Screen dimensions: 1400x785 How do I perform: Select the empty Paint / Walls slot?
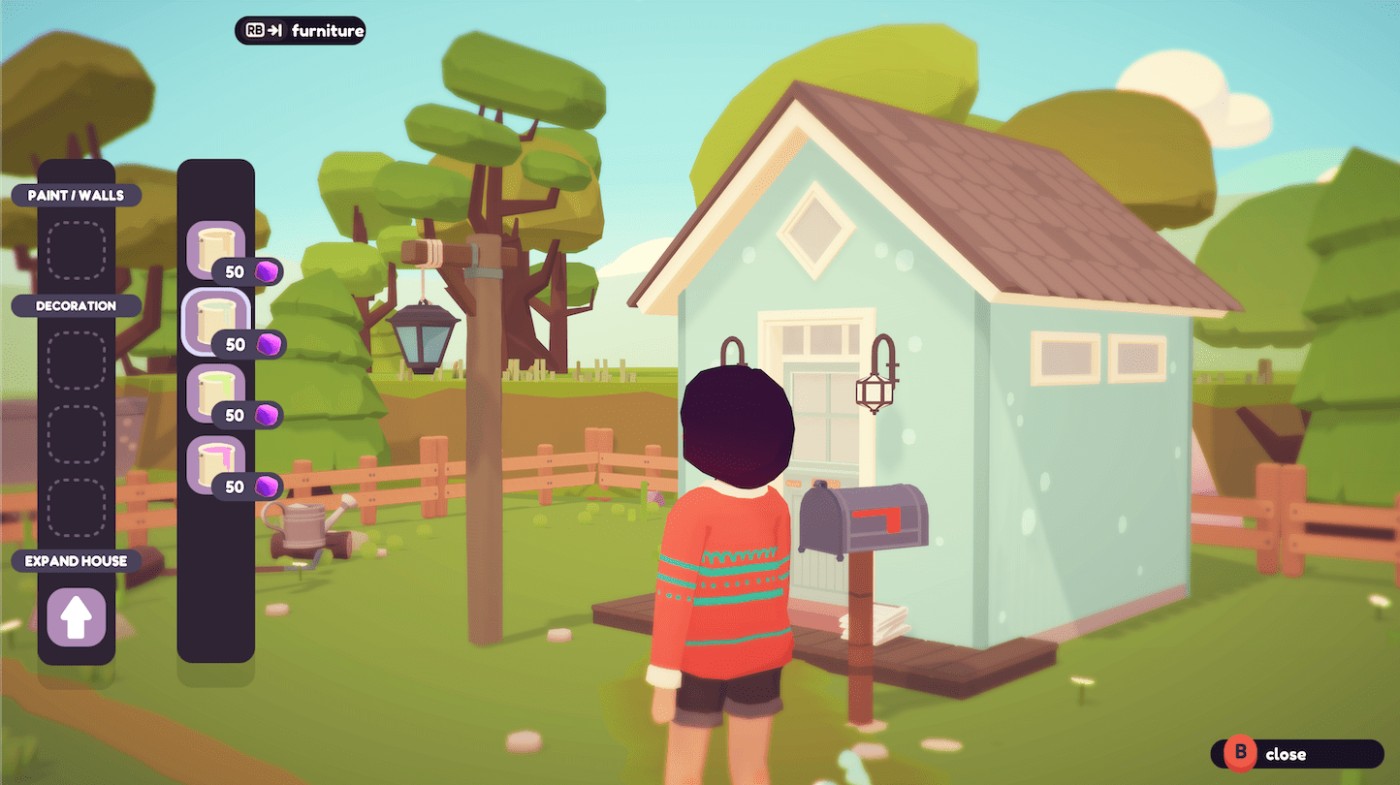tap(76, 250)
